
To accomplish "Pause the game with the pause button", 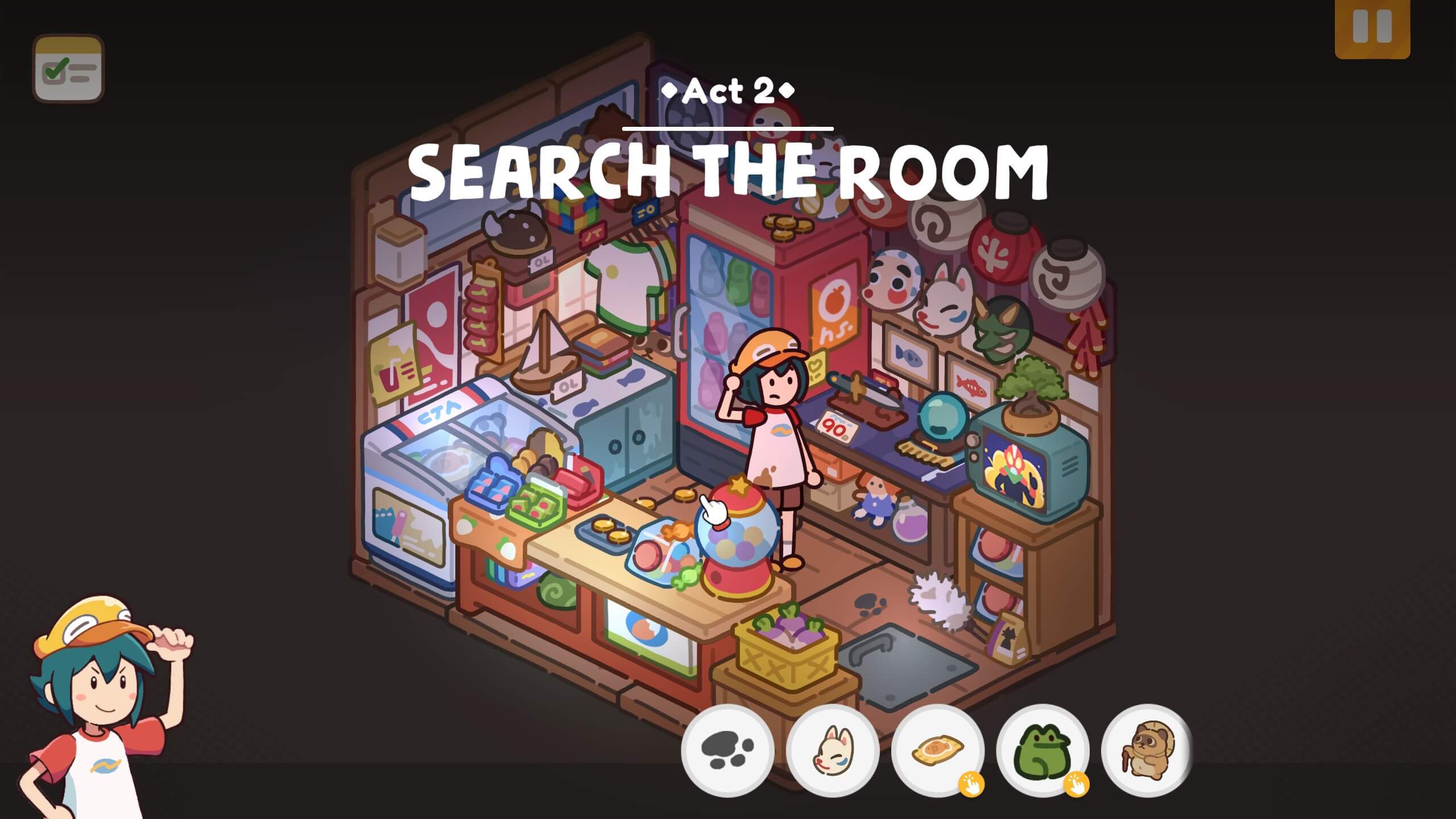I will pos(1372,27).
